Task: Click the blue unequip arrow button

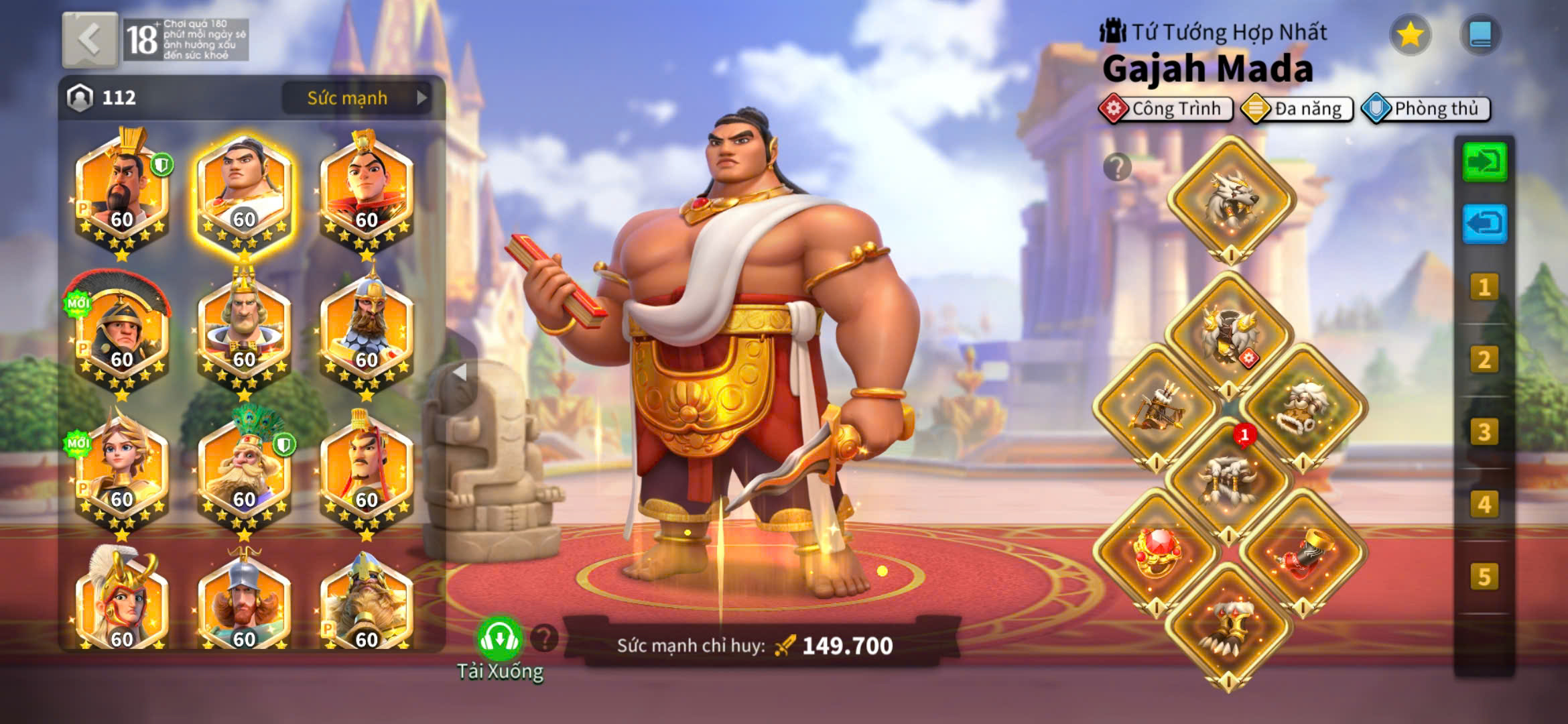Action: click(x=1484, y=223)
